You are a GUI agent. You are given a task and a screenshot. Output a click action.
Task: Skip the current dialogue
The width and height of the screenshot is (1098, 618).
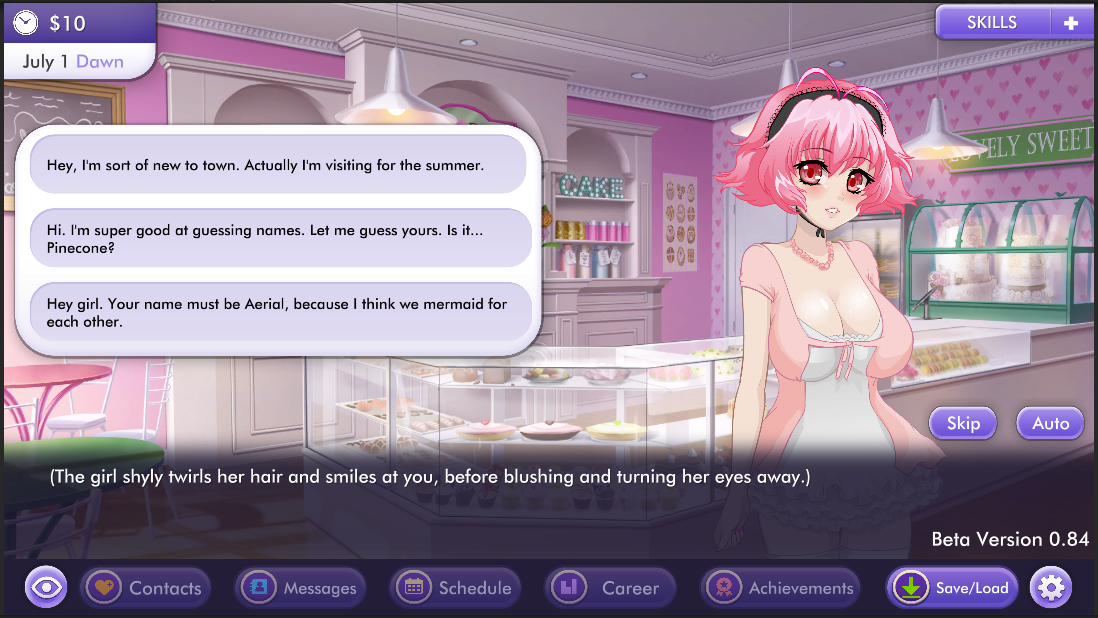(963, 423)
